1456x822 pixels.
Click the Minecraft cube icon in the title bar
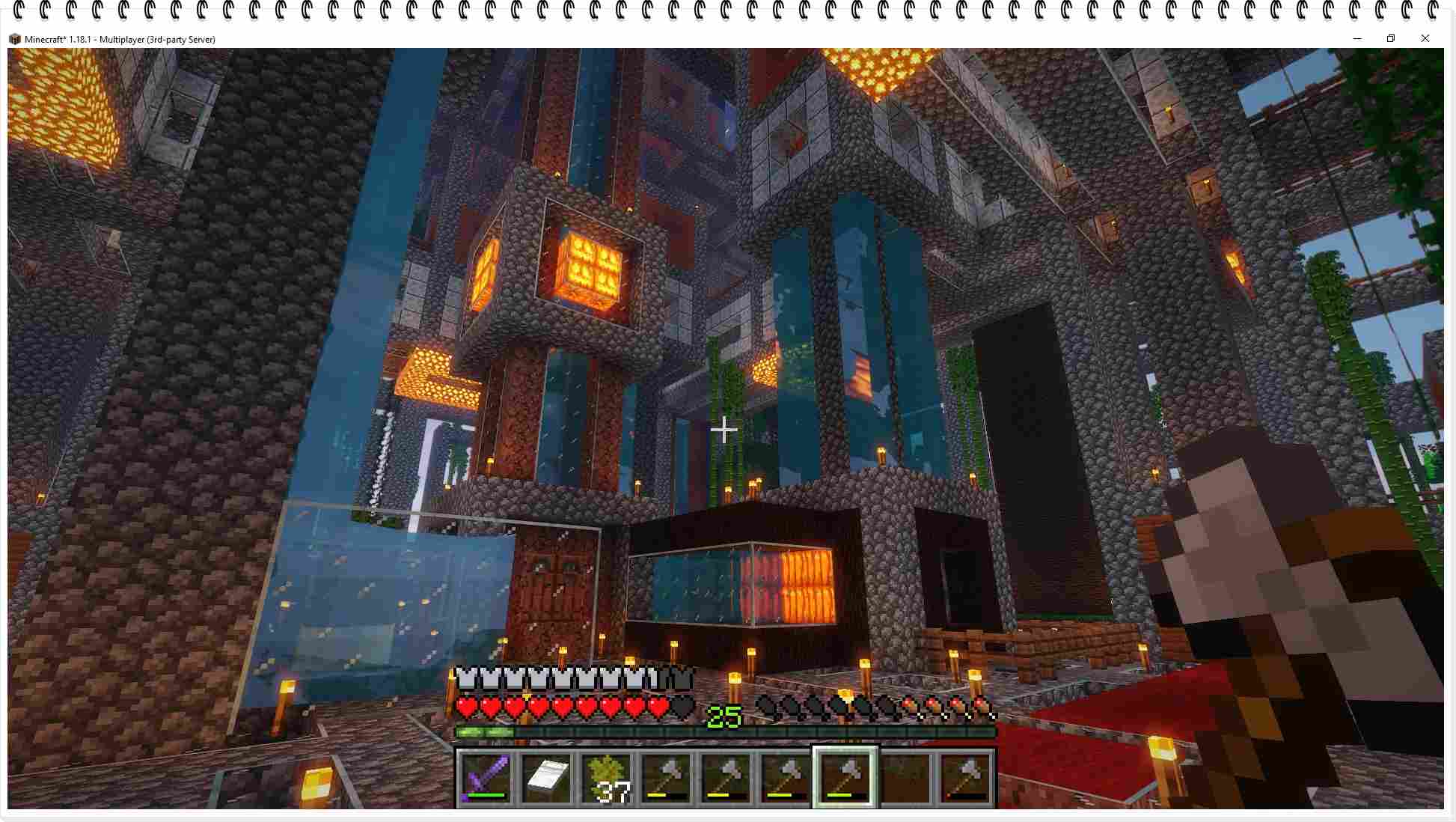pos(16,39)
